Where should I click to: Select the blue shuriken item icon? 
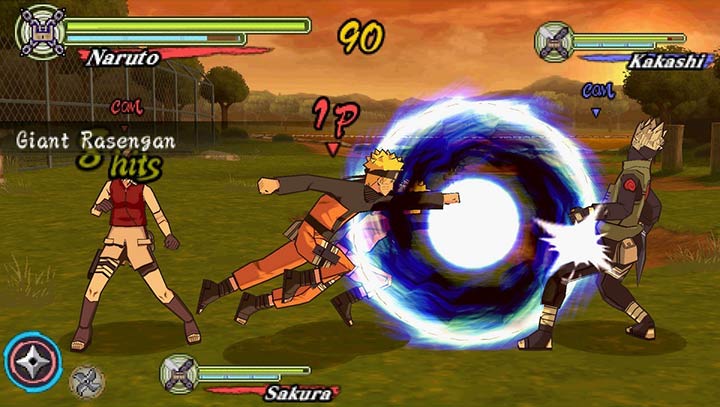(32, 360)
